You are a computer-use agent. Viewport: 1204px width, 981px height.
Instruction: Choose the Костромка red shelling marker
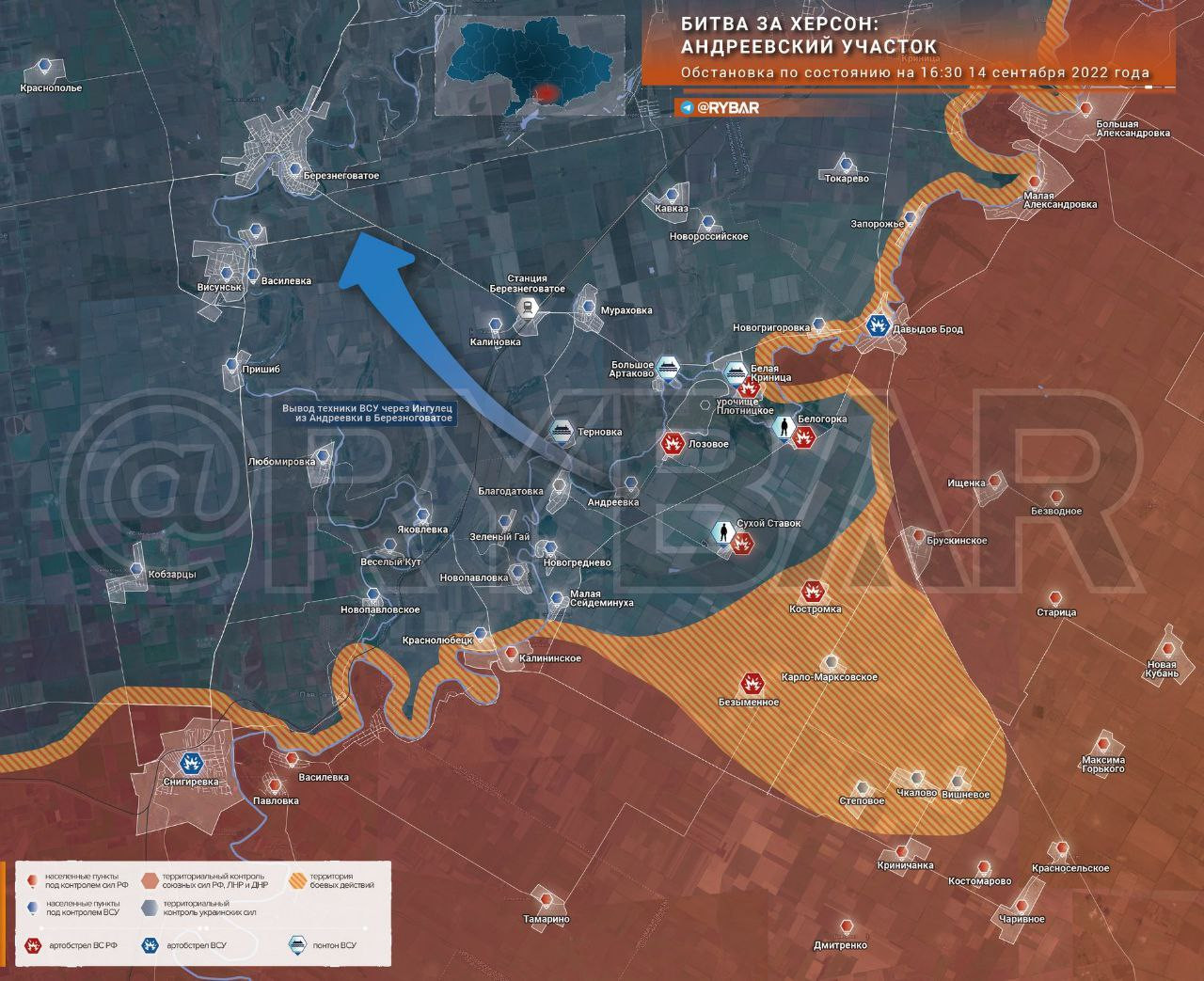(x=811, y=592)
